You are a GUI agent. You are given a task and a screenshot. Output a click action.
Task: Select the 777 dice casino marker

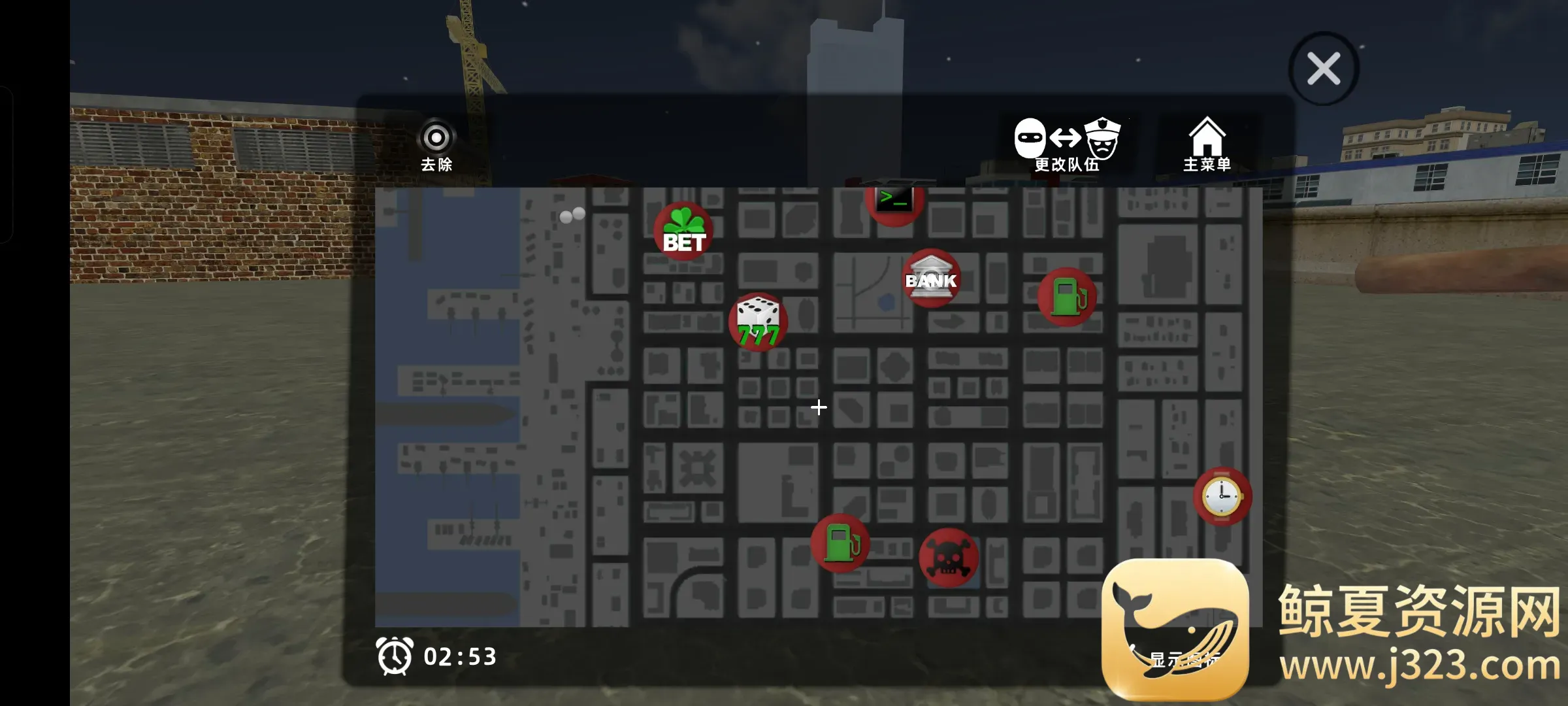pos(758,322)
